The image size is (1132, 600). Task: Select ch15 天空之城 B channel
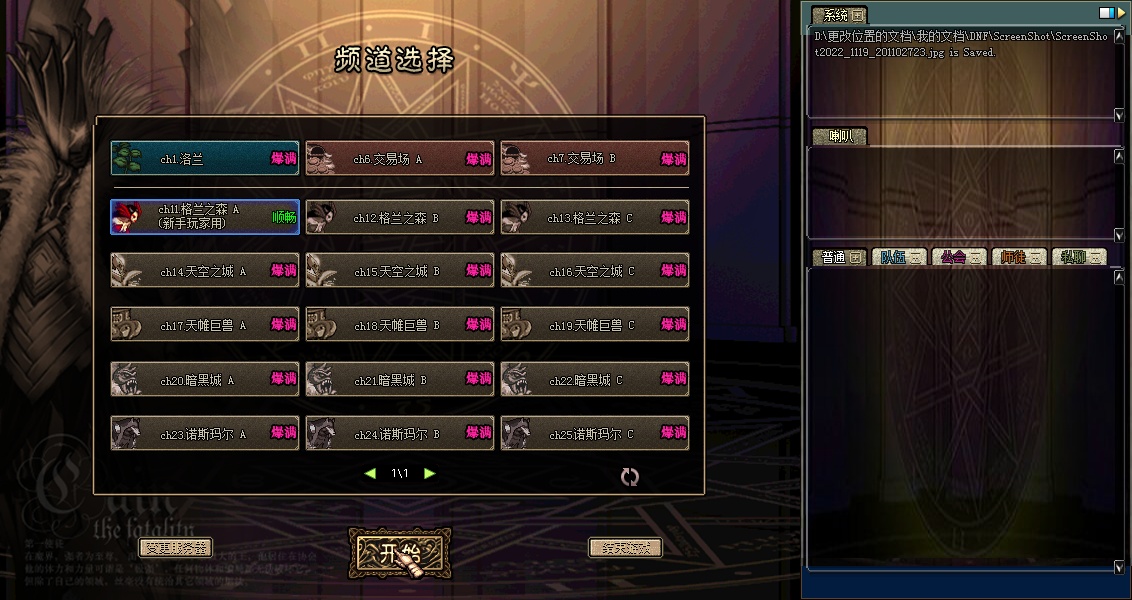click(x=400, y=271)
